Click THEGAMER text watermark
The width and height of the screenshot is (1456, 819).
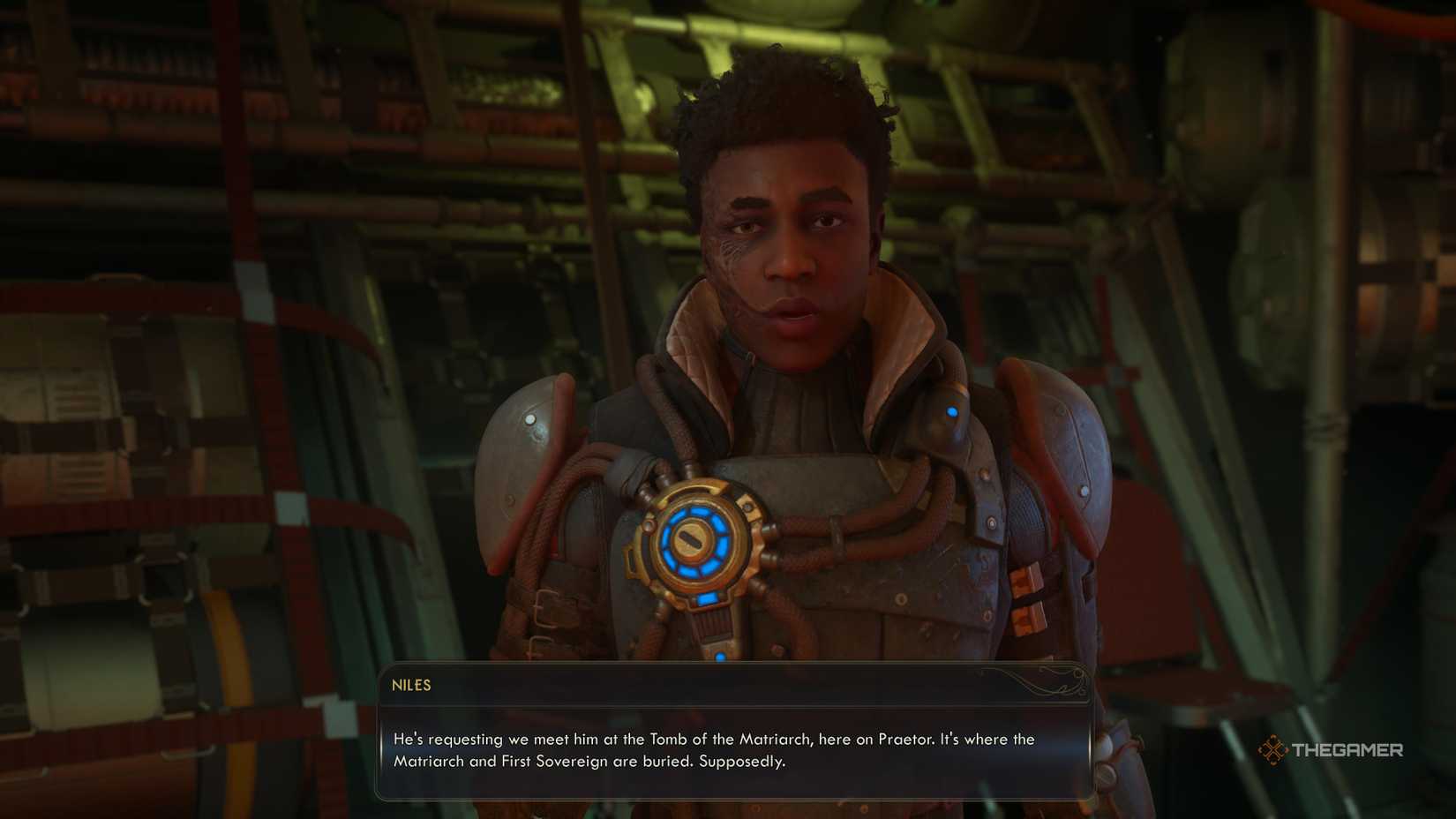[x=1348, y=751]
